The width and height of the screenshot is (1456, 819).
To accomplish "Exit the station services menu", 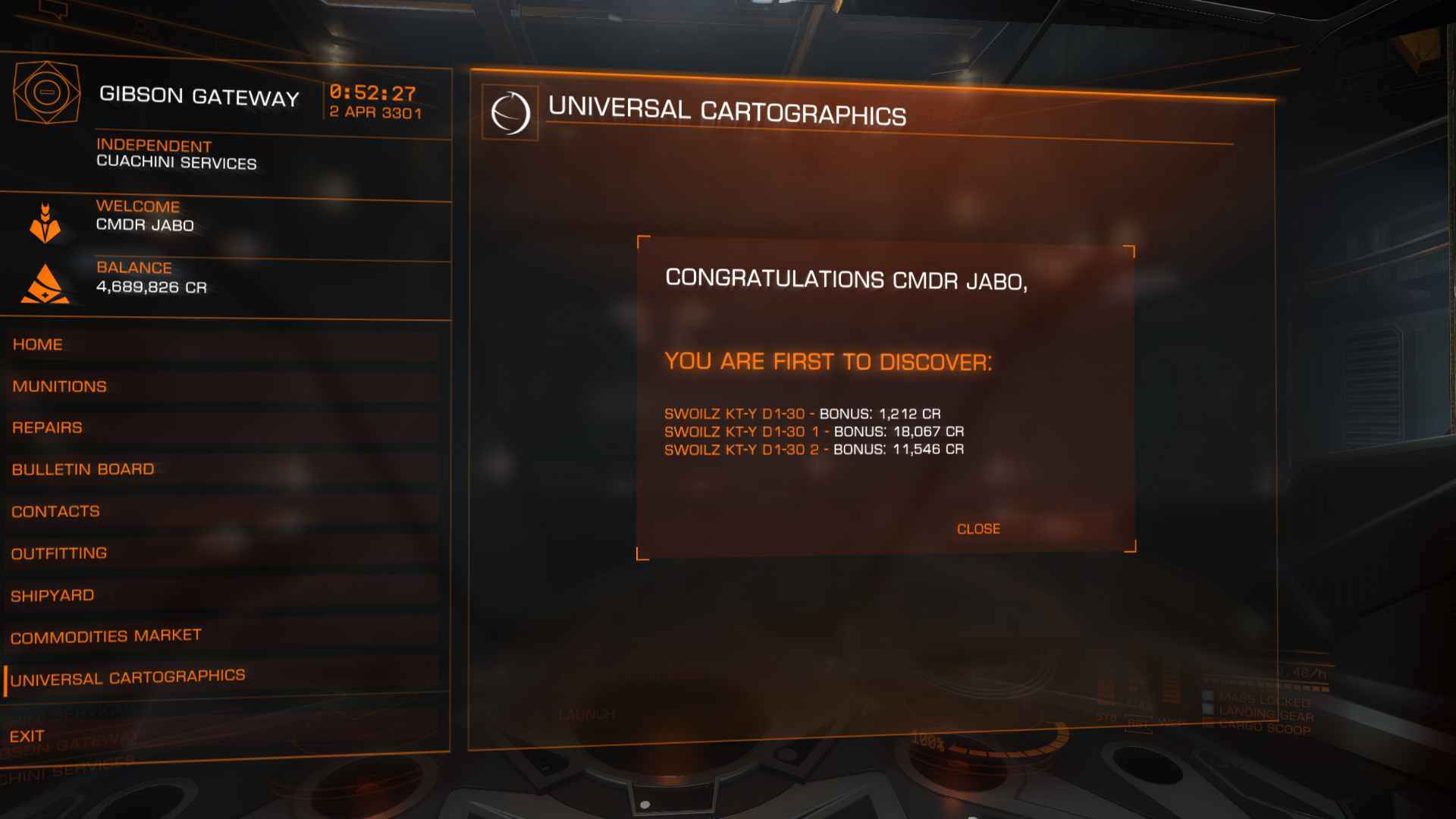I will 27,736.
